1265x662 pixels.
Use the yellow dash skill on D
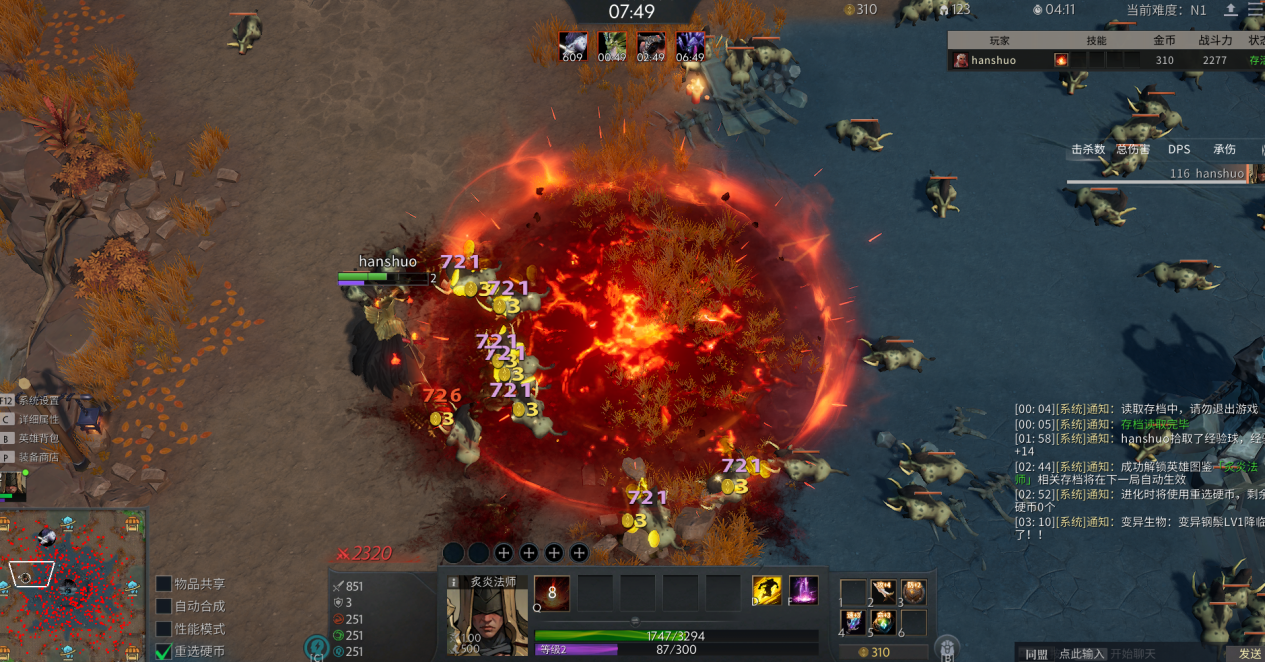tap(767, 591)
